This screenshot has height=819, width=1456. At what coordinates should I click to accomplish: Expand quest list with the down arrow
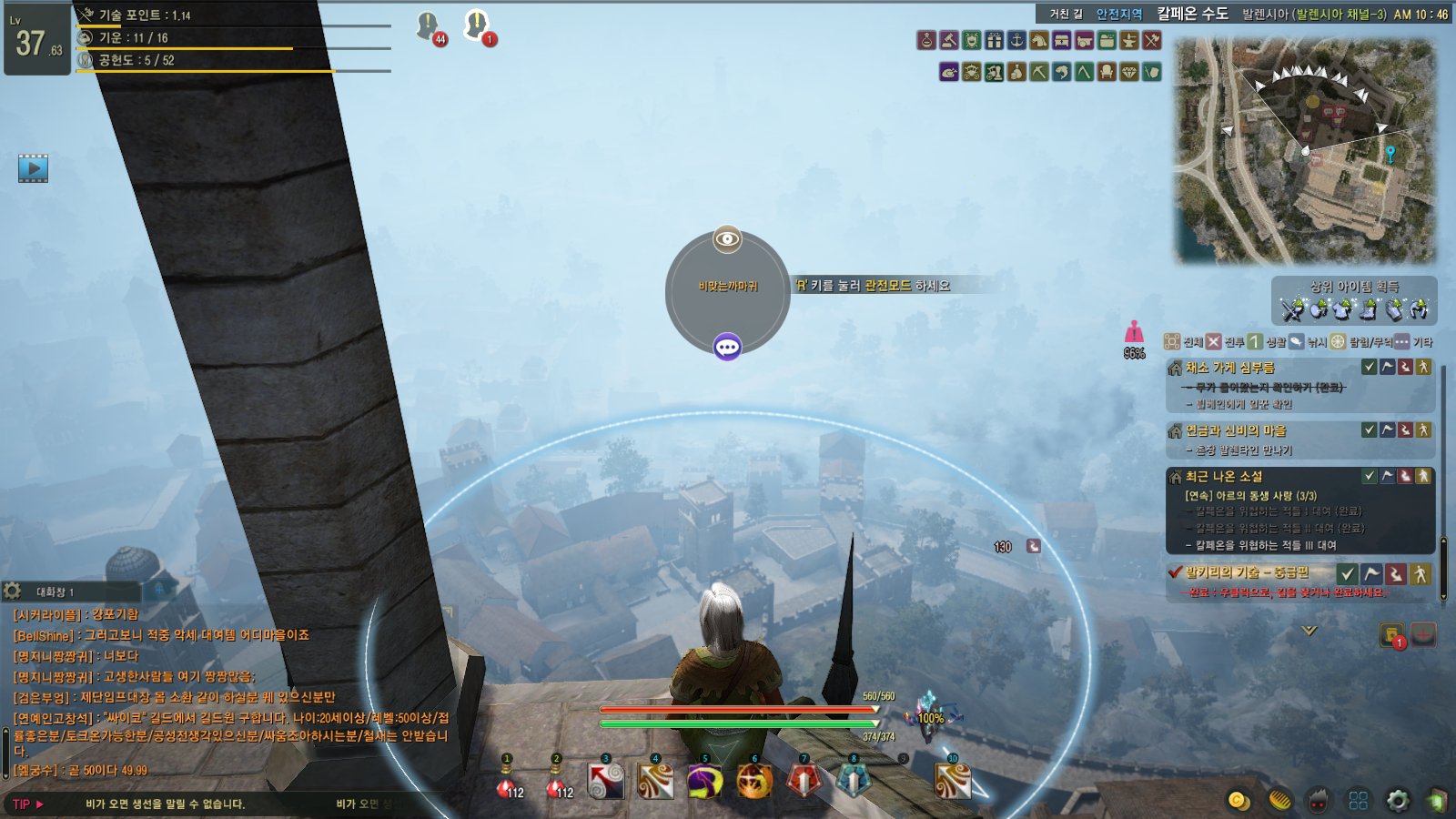coord(1309,630)
